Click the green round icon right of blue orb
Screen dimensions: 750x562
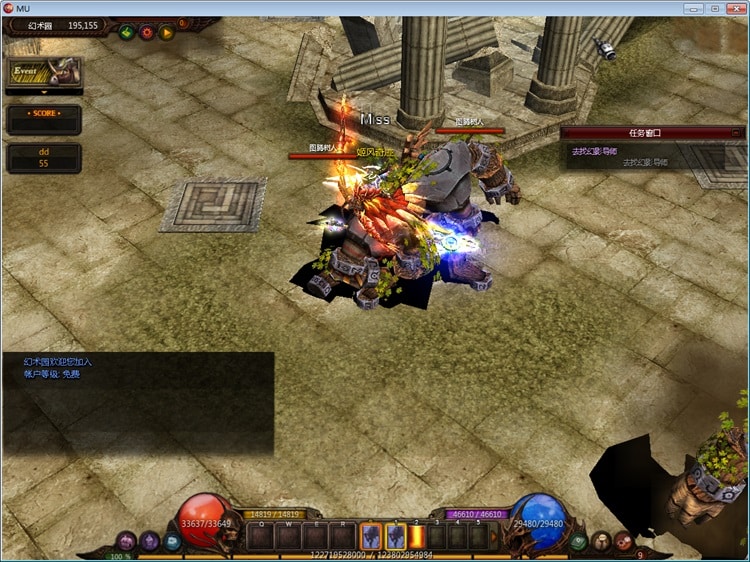pyautogui.click(x=579, y=541)
